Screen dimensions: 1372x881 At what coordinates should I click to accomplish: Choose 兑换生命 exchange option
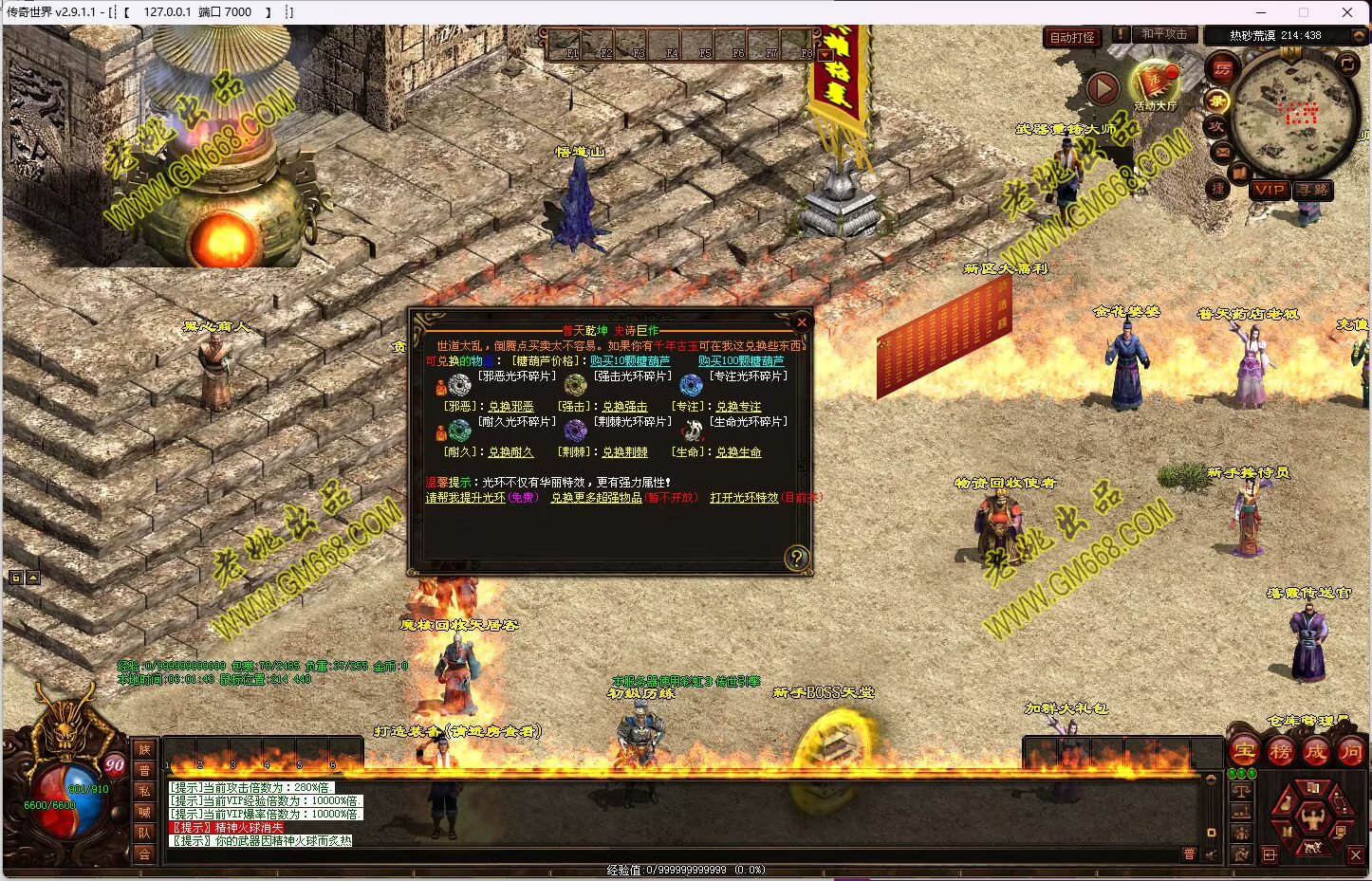(738, 452)
